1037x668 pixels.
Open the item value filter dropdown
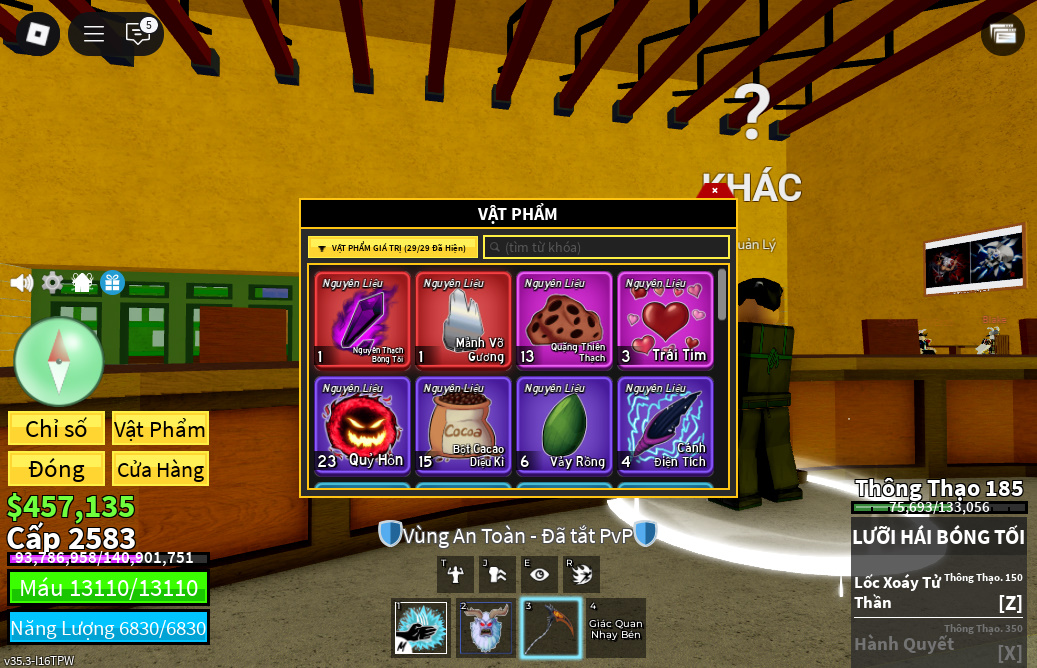coord(393,248)
